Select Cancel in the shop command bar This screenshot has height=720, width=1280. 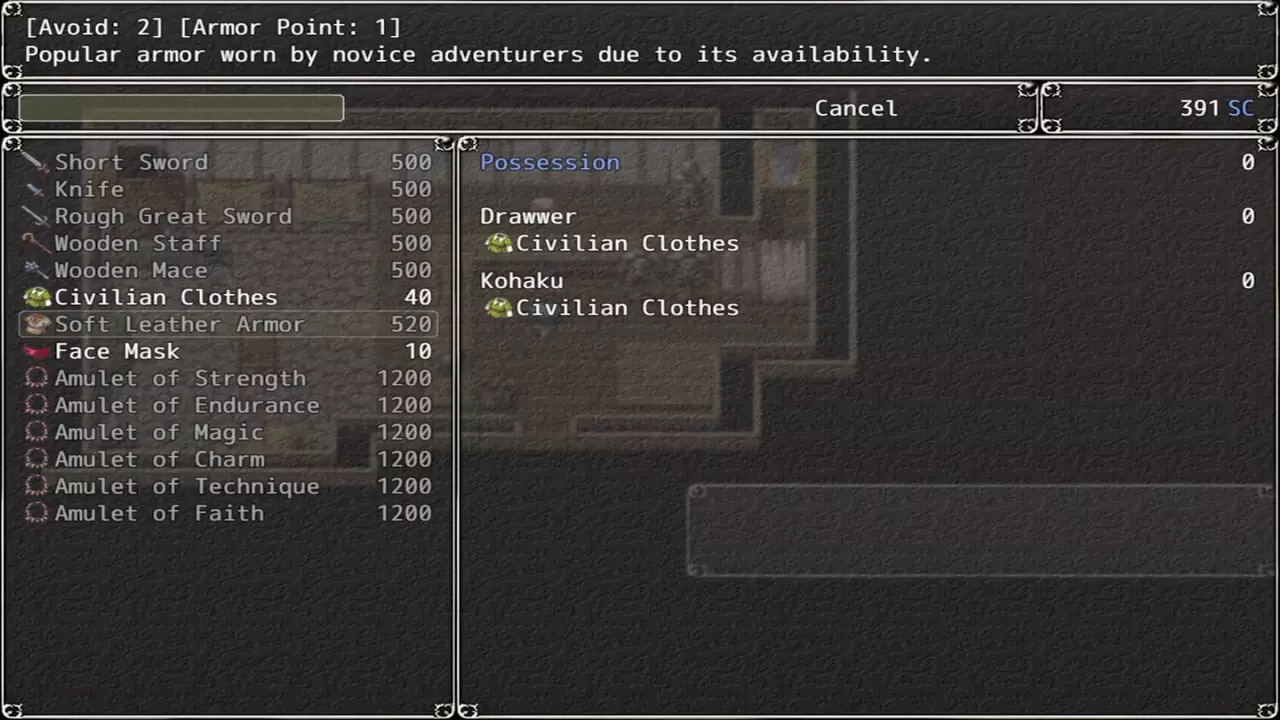click(x=855, y=108)
